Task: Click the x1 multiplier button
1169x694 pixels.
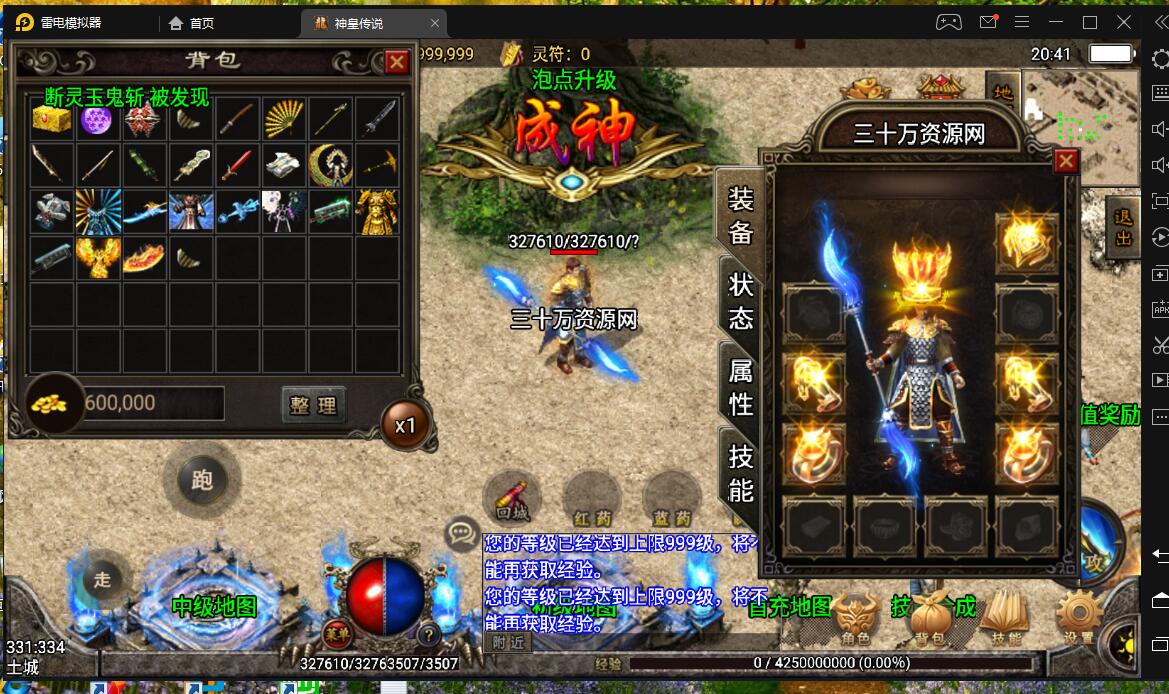Action: coord(405,426)
